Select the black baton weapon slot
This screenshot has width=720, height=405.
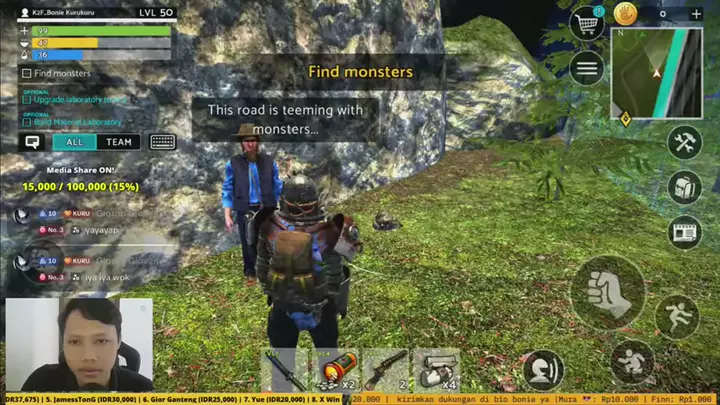[285, 370]
